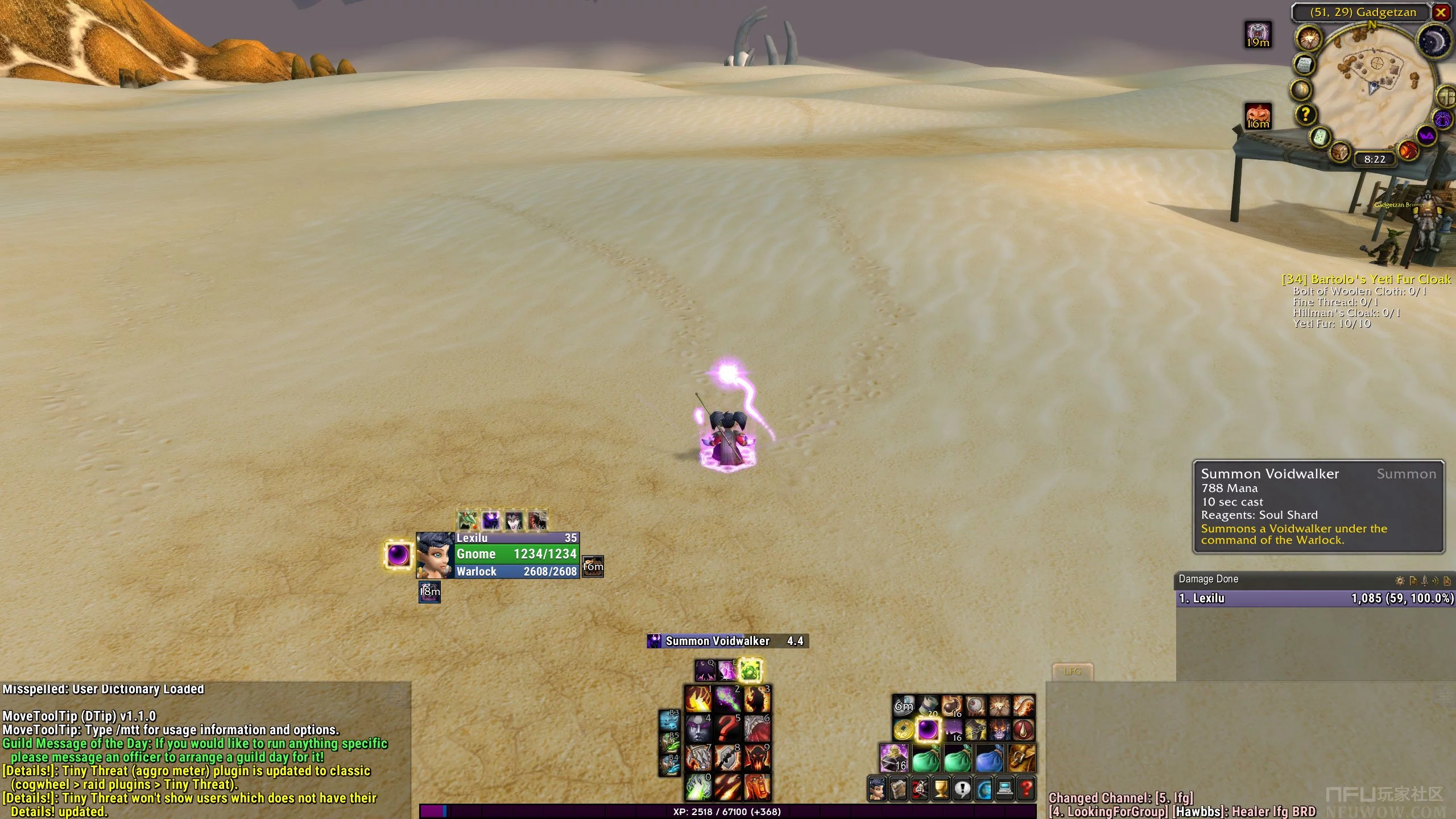Use the soul shard stack of 16
Viewport: 1456px width, 819px height.
click(894, 758)
